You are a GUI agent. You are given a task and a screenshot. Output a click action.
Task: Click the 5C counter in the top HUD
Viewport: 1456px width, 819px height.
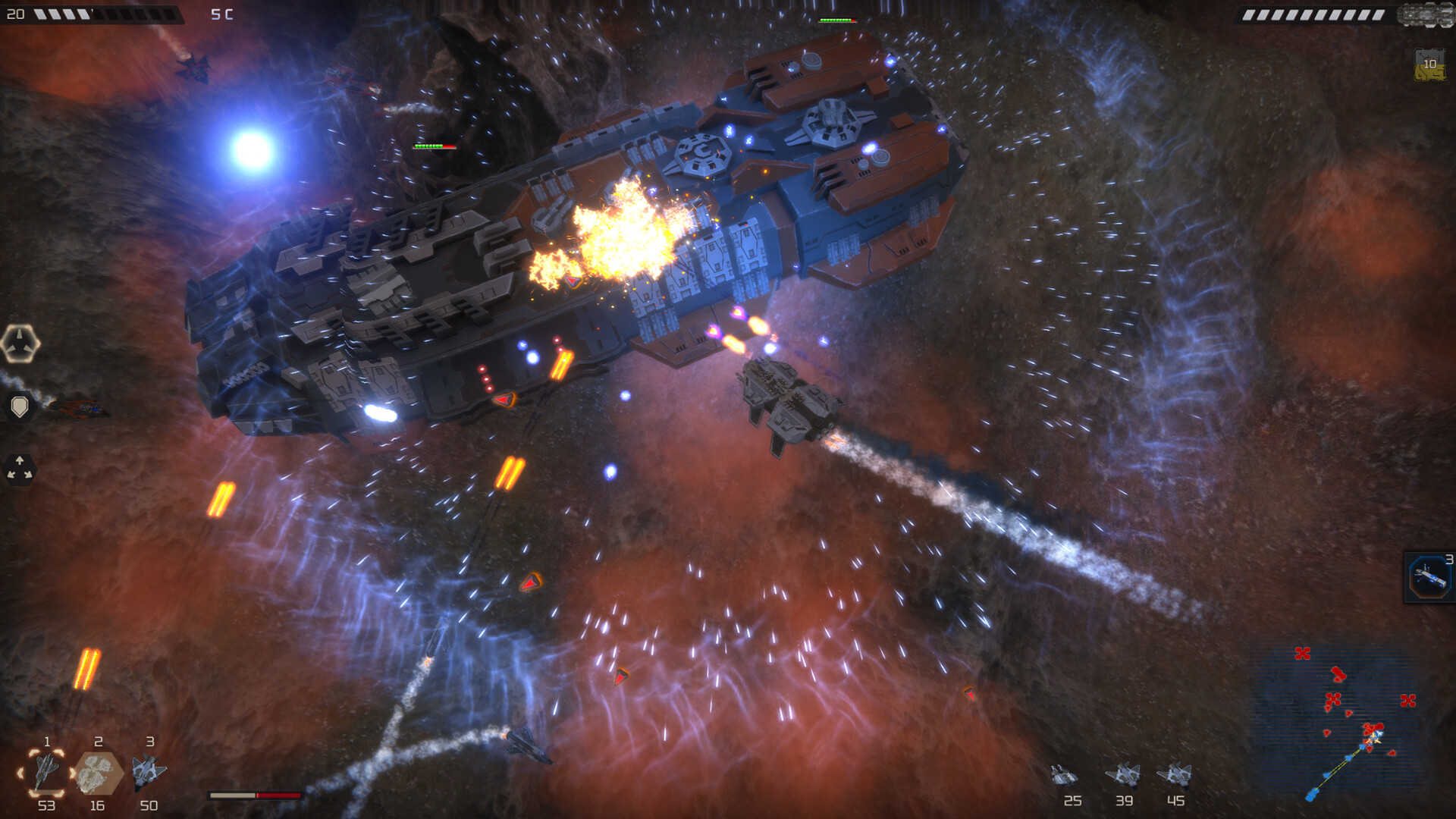[220, 13]
